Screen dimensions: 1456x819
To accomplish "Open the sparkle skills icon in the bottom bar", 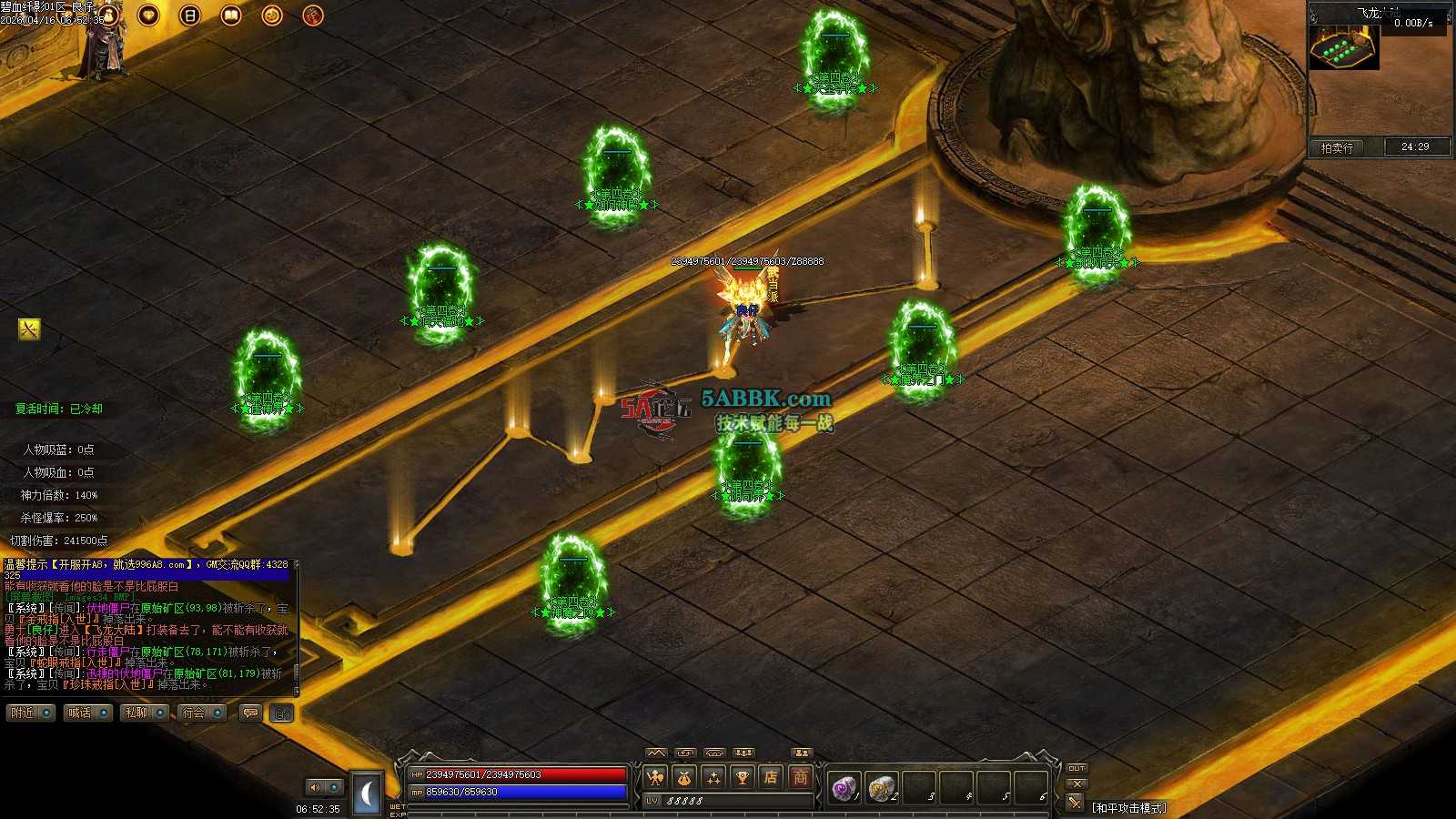I will [713, 777].
